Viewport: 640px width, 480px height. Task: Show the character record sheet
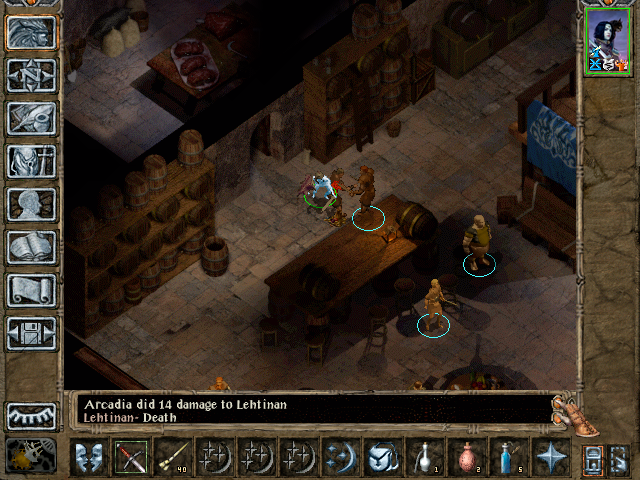(31, 204)
